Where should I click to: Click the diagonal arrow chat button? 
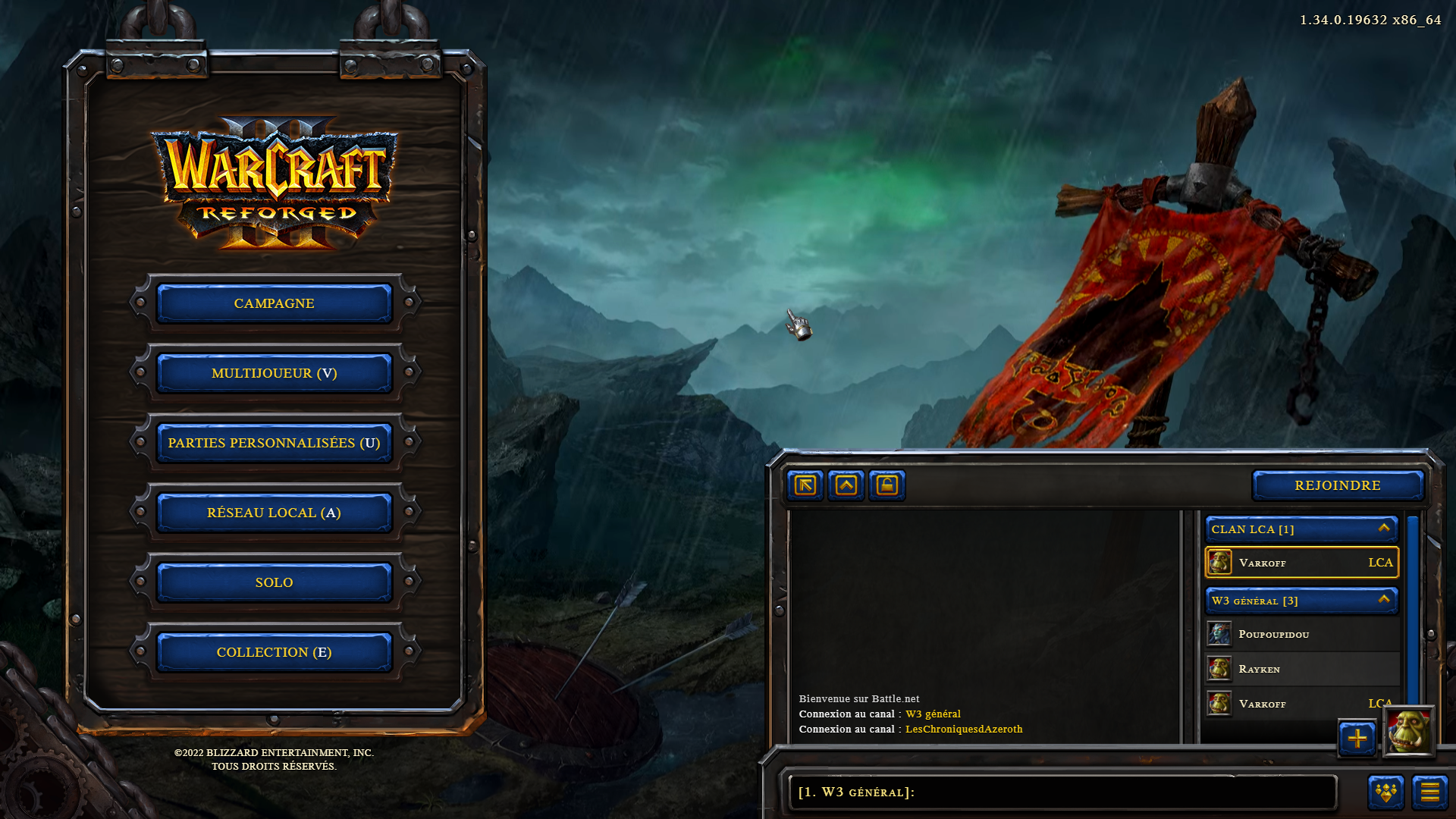coord(805,485)
